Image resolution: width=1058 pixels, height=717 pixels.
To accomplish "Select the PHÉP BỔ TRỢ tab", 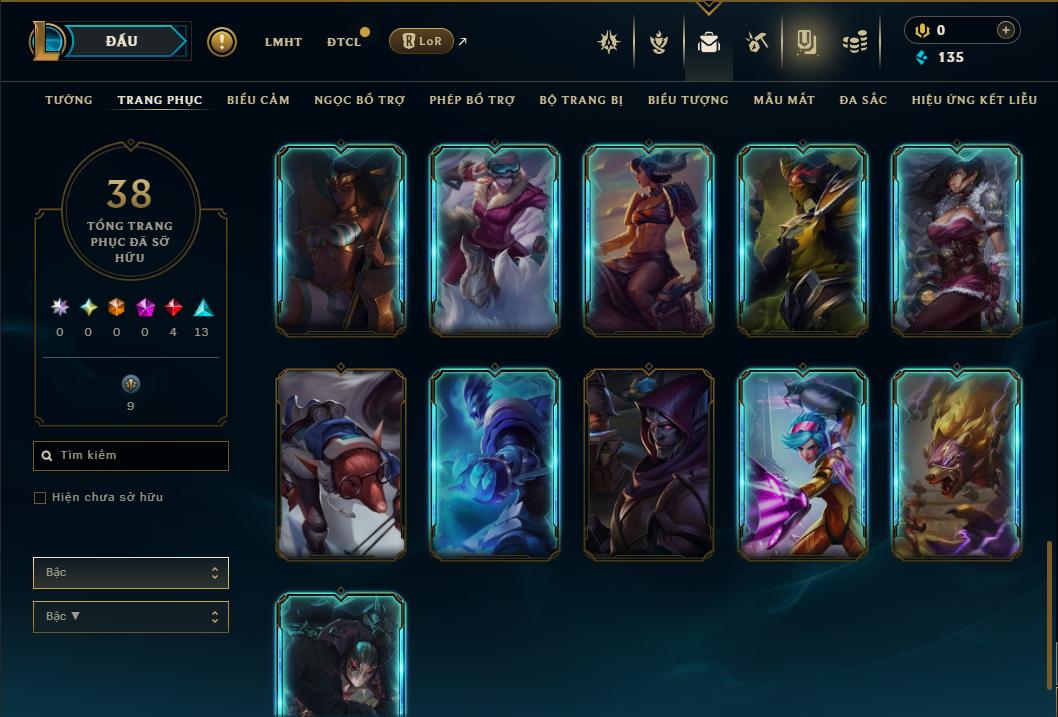I will pos(472,100).
